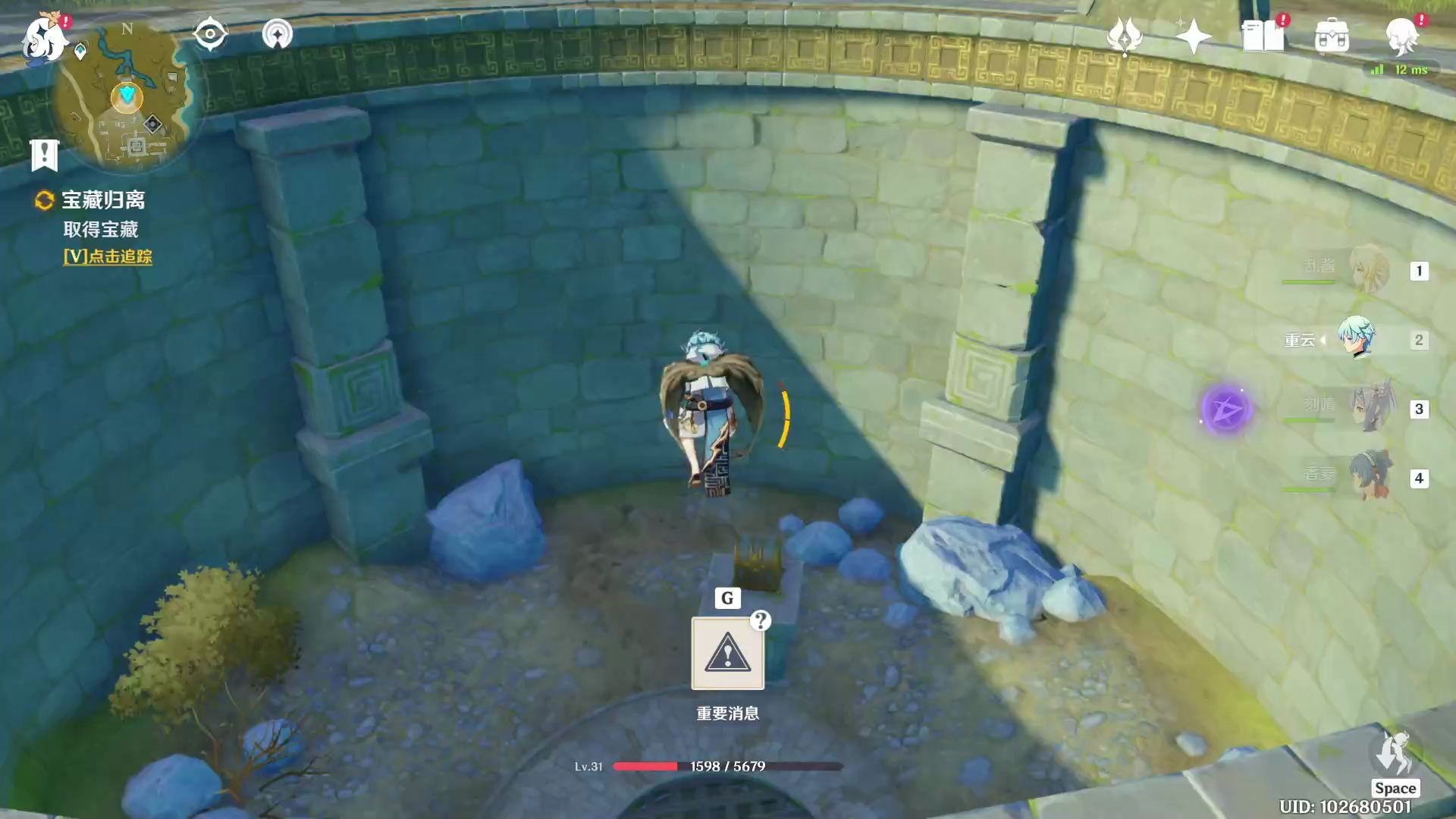Toggle the elemental sight eye icon
The height and width of the screenshot is (819, 1456).
pos(210,34)
